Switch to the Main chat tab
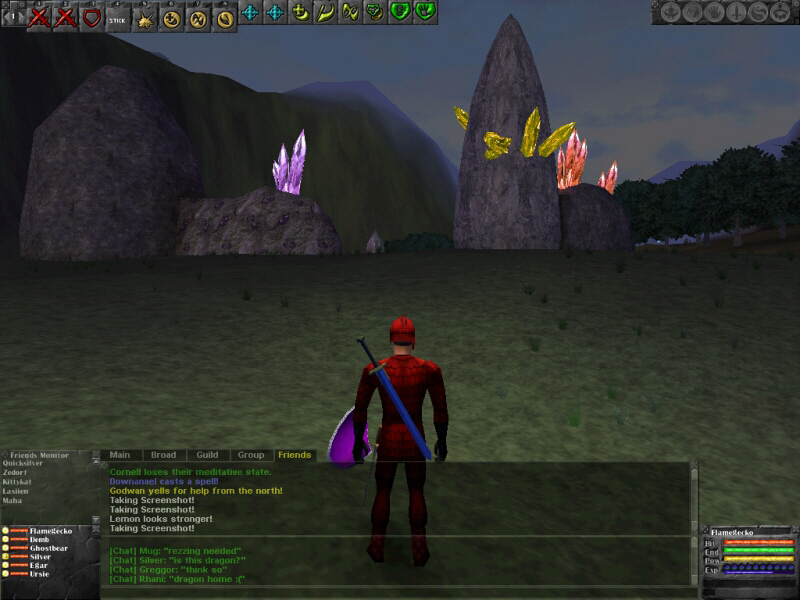800x600 pixels. pyautogui.click(x=120, y=455)
